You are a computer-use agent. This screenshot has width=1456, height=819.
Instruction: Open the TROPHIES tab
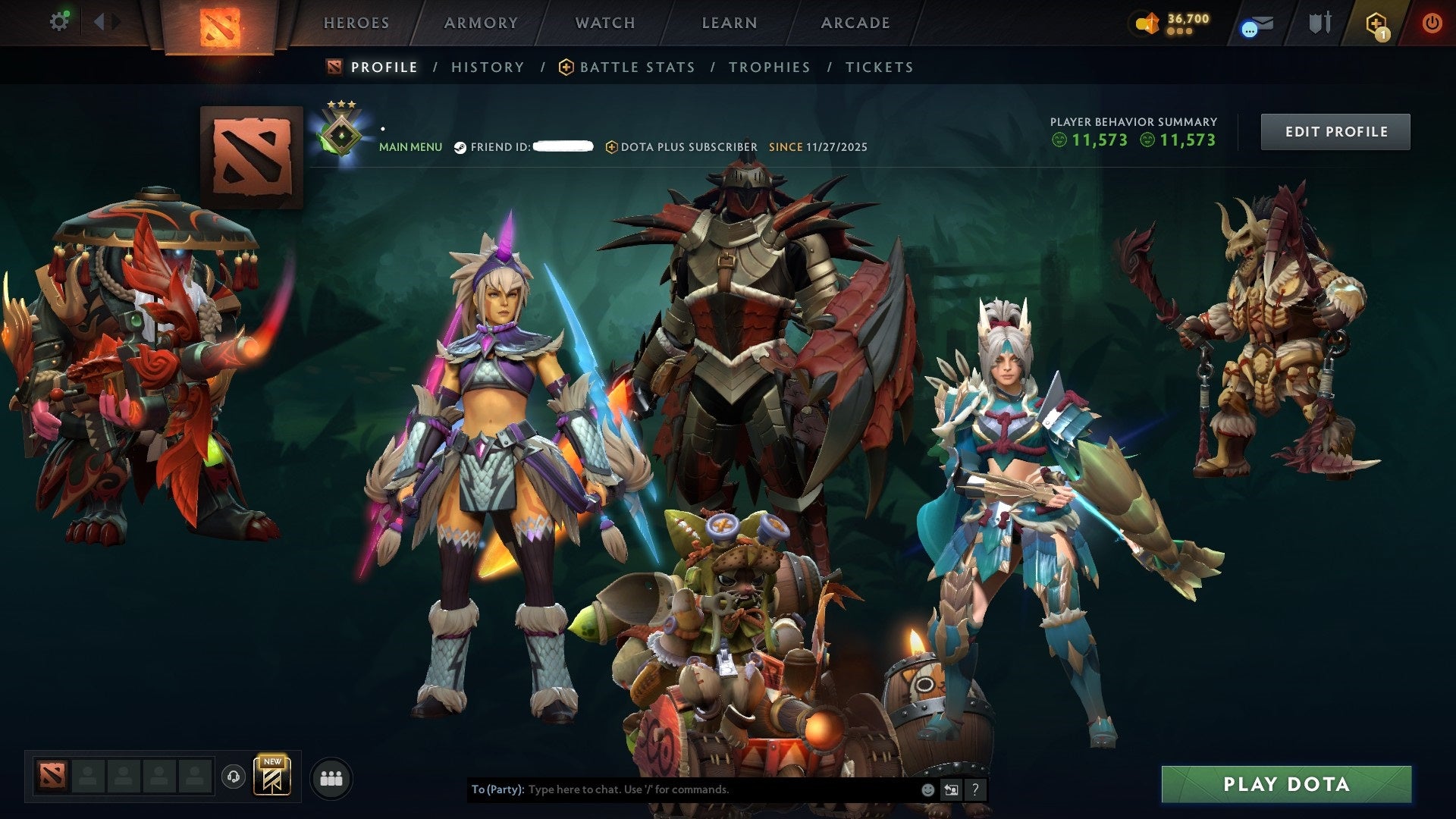coord(769,67)
